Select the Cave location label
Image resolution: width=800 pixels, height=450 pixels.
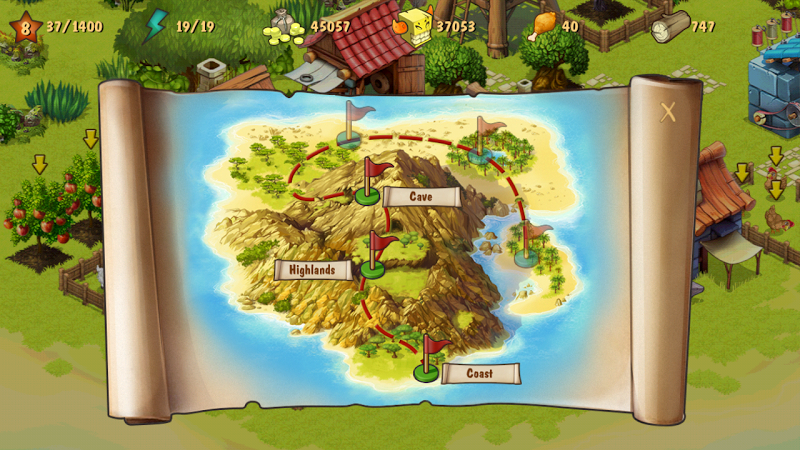[421, 197]
